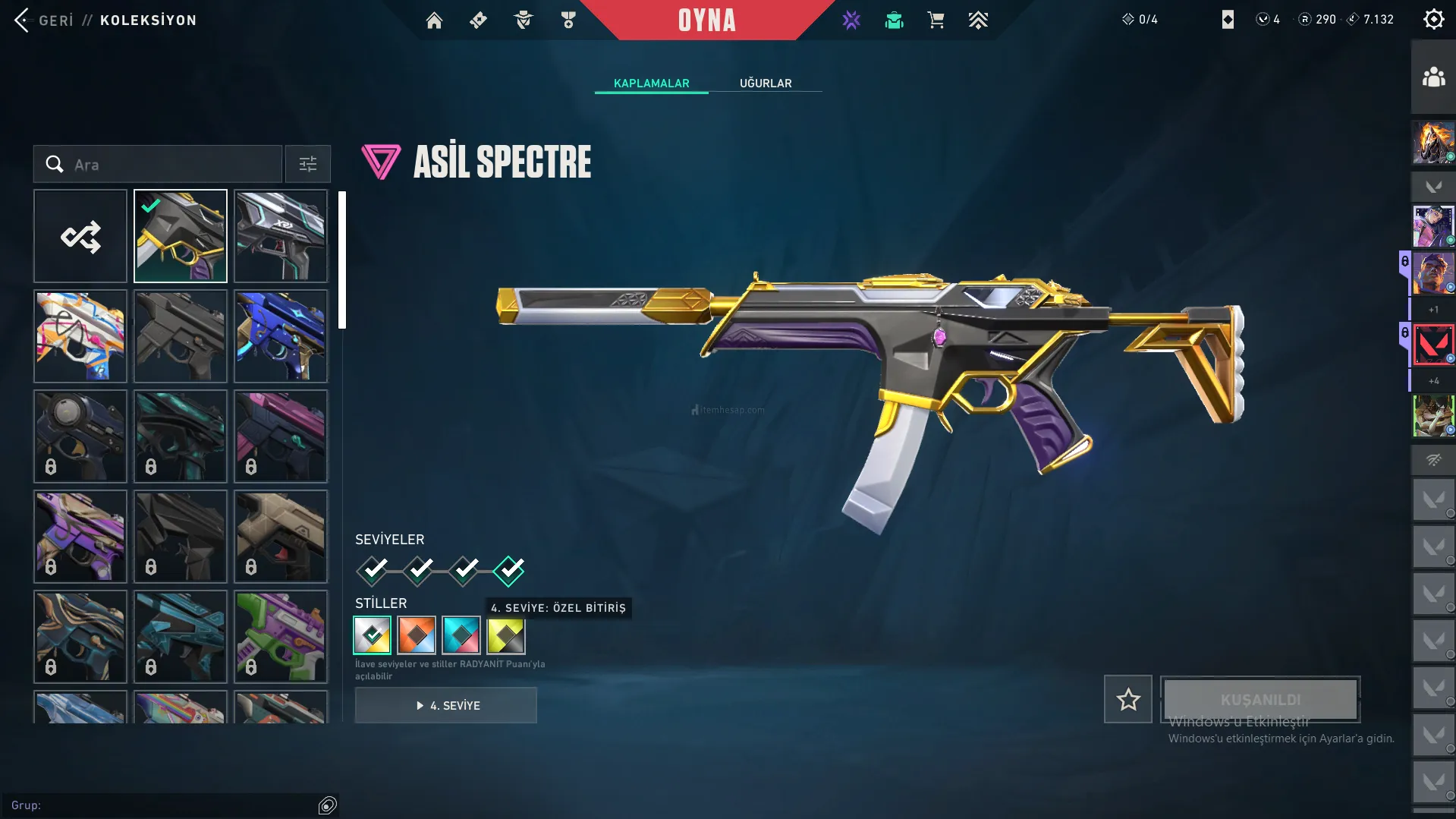Open the skin filter options
This screenshot has height=819, width=1456.
[307, 165]
